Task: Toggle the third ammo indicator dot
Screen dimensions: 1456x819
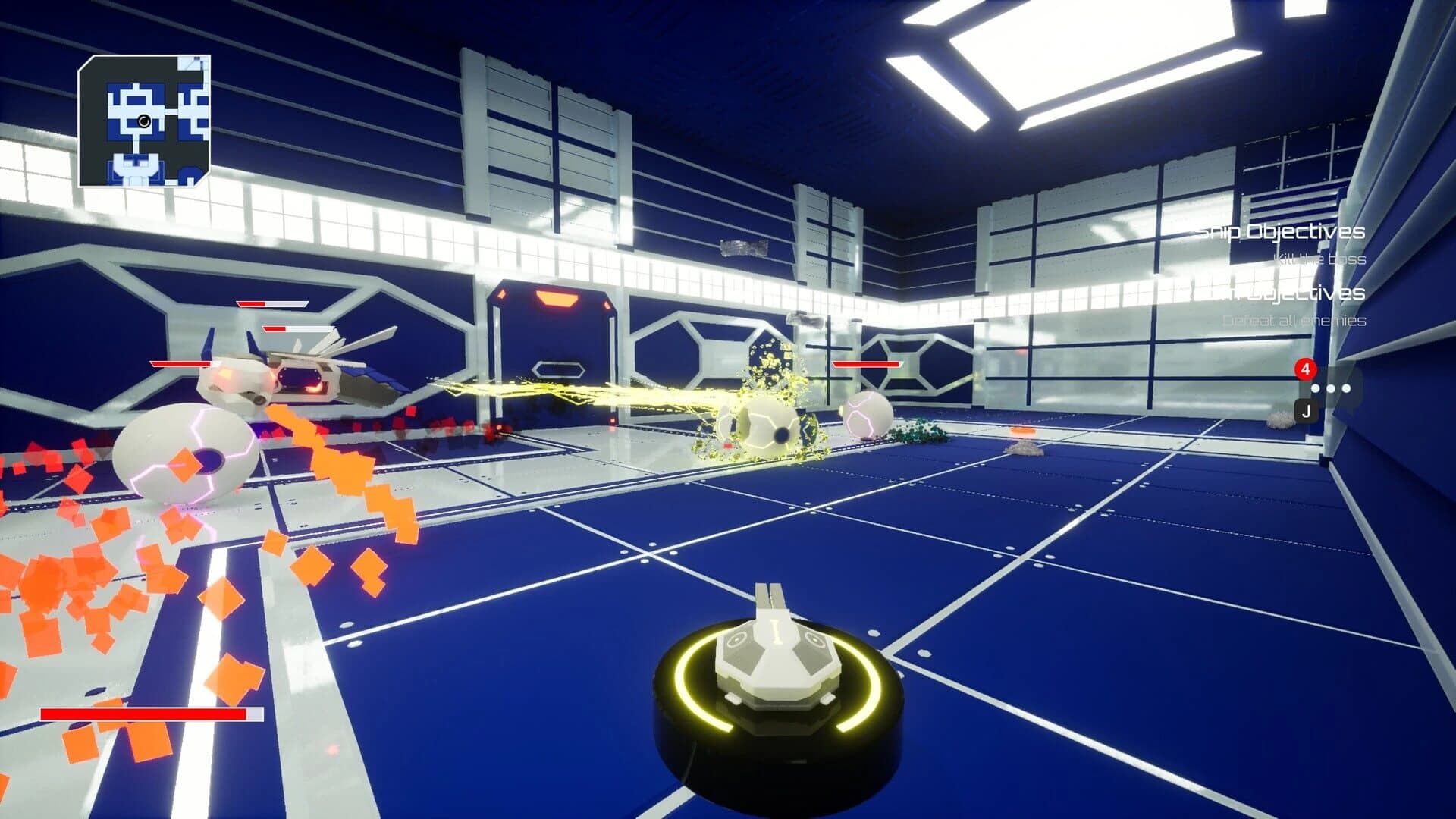Action: tap(1347, 388)
